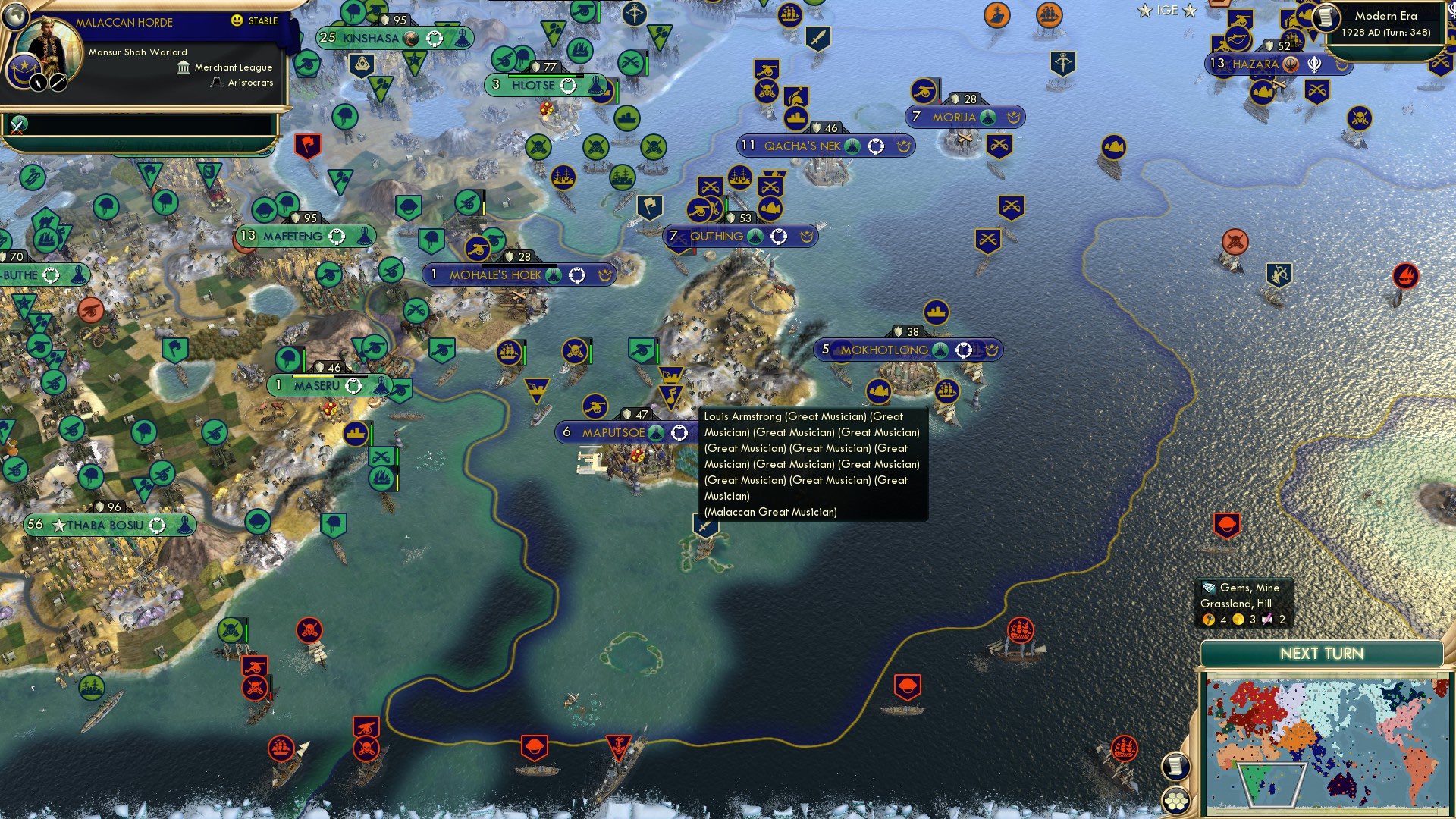Select the Thaba Bosiu capital city banner
This screenshot has height=819, width=1456.
click(x=106, y=525)
